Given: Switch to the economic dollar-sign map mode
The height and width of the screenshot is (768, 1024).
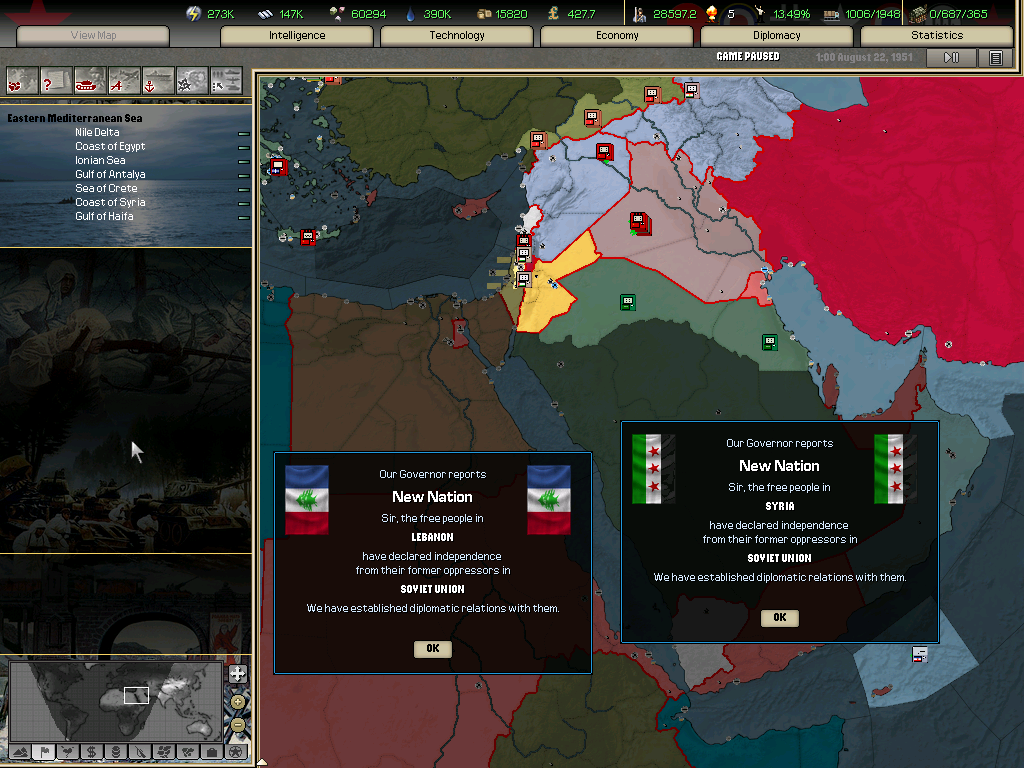Looking at the screenshot, I should 91,751.
